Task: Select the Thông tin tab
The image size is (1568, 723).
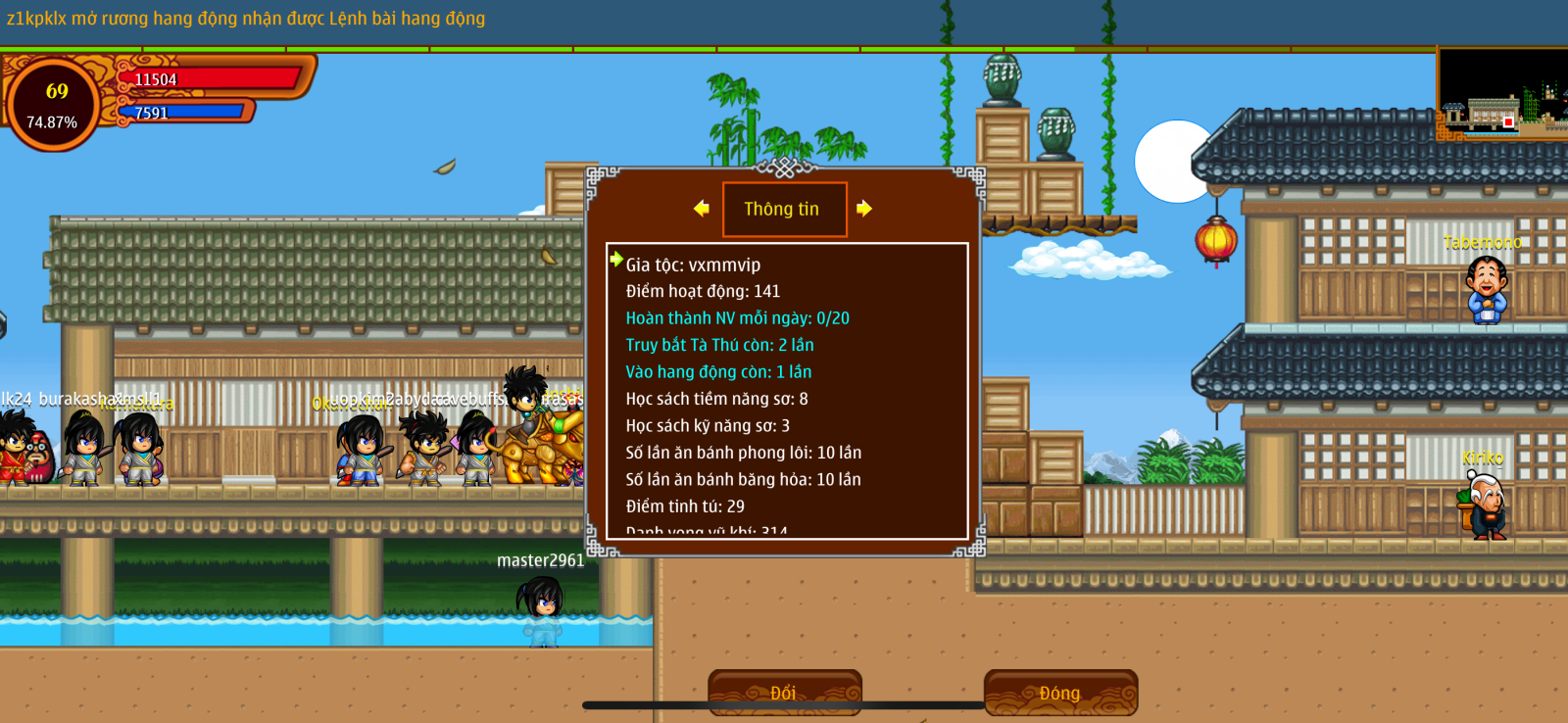Action: (784, 209)
